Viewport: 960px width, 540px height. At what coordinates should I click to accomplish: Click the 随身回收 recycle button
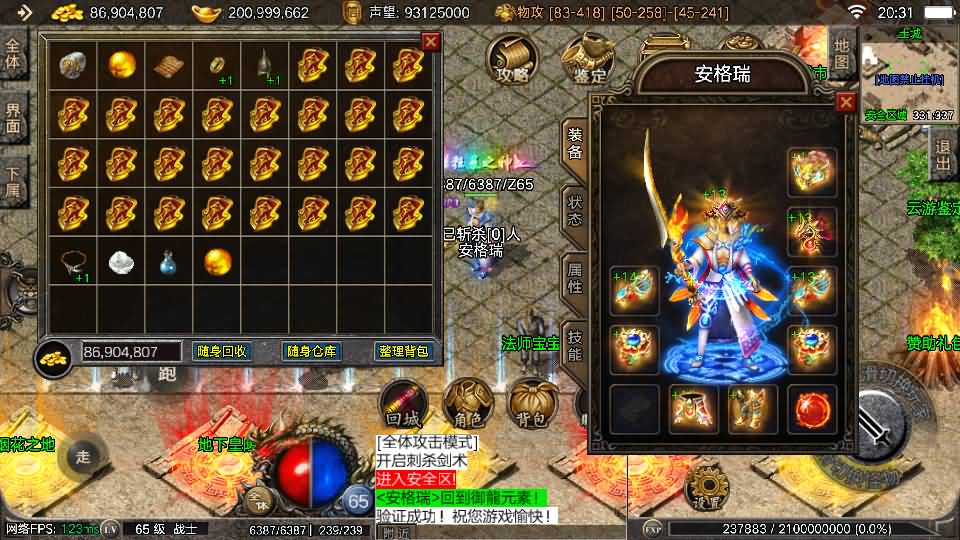click(221, 351)
